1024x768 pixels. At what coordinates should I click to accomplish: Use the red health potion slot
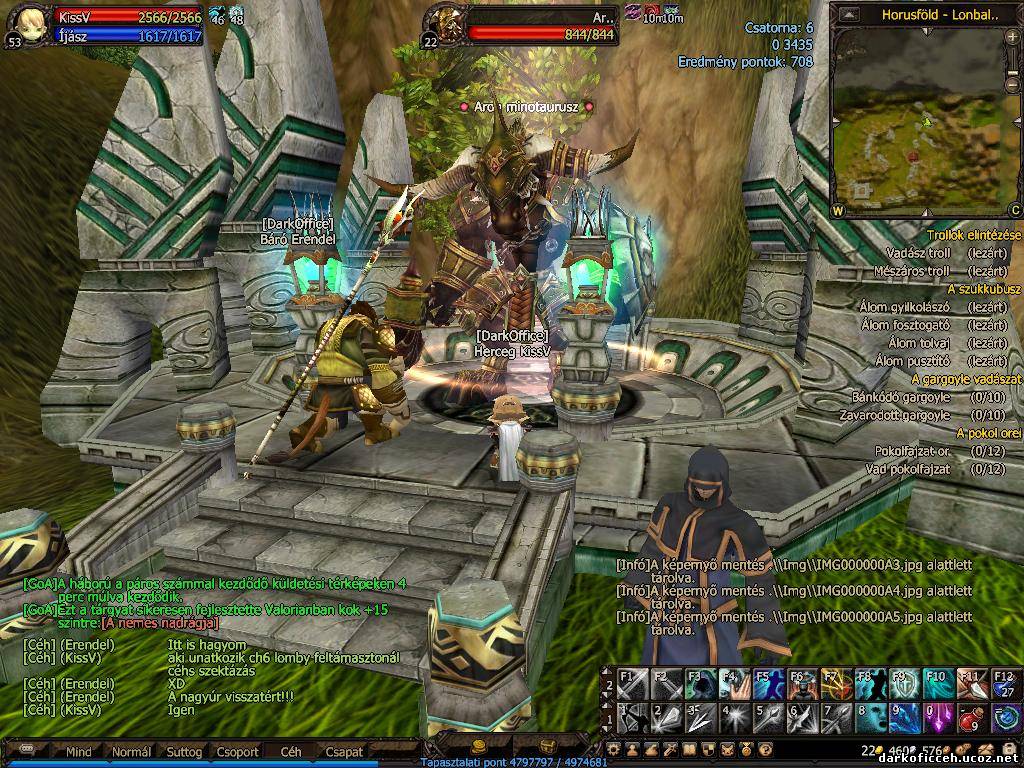tap(971, 717)
